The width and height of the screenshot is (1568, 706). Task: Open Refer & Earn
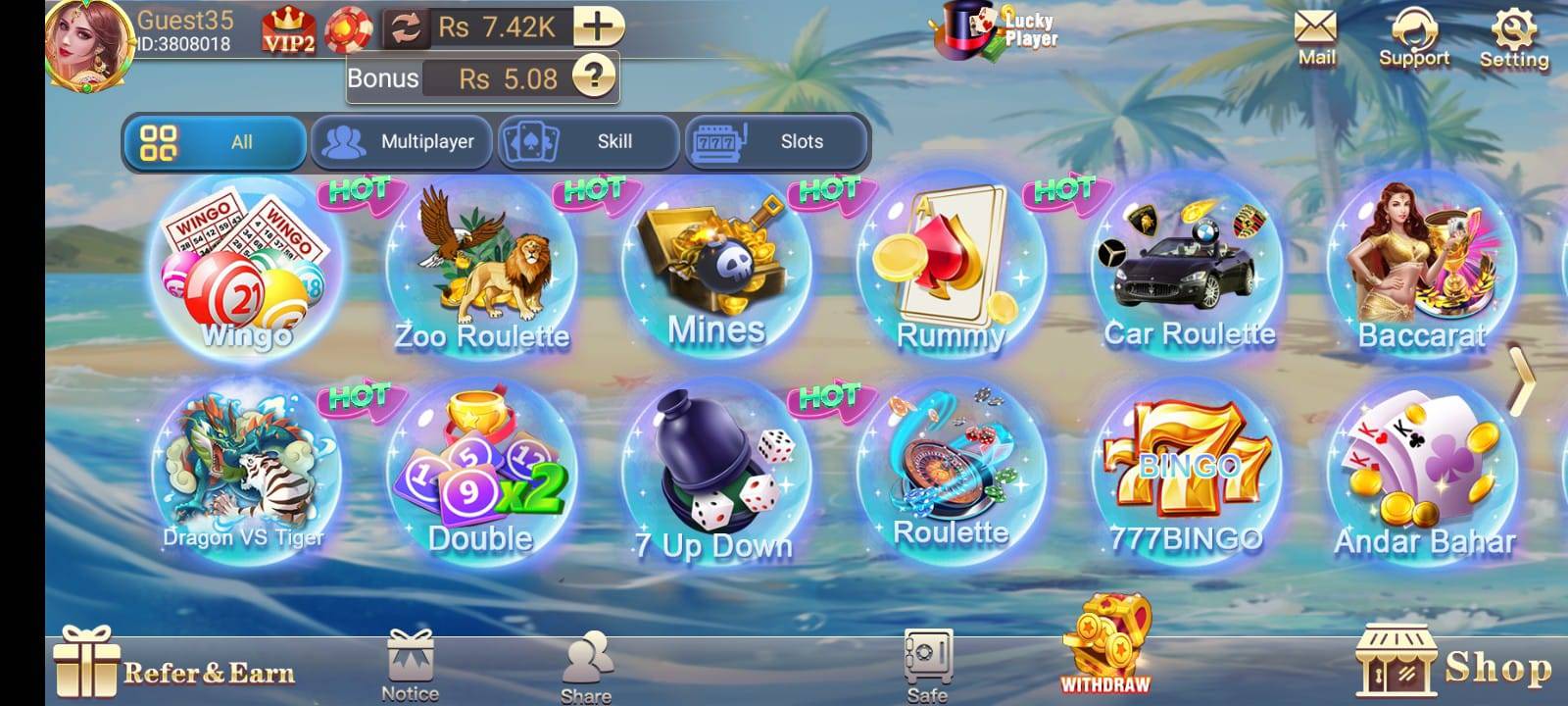(176, 669)
